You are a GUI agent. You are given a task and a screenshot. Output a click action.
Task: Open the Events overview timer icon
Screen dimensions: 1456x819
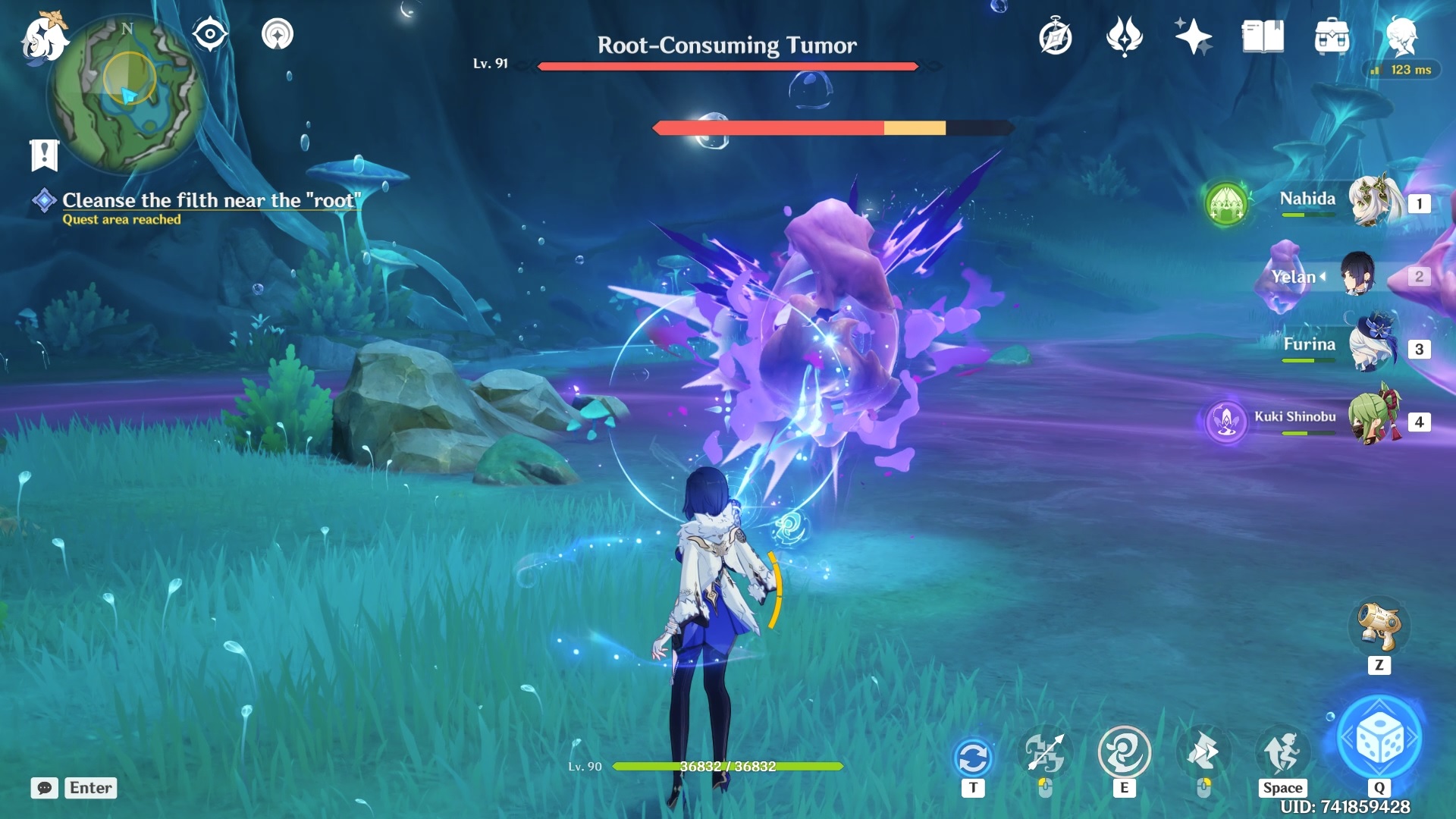1056,34
